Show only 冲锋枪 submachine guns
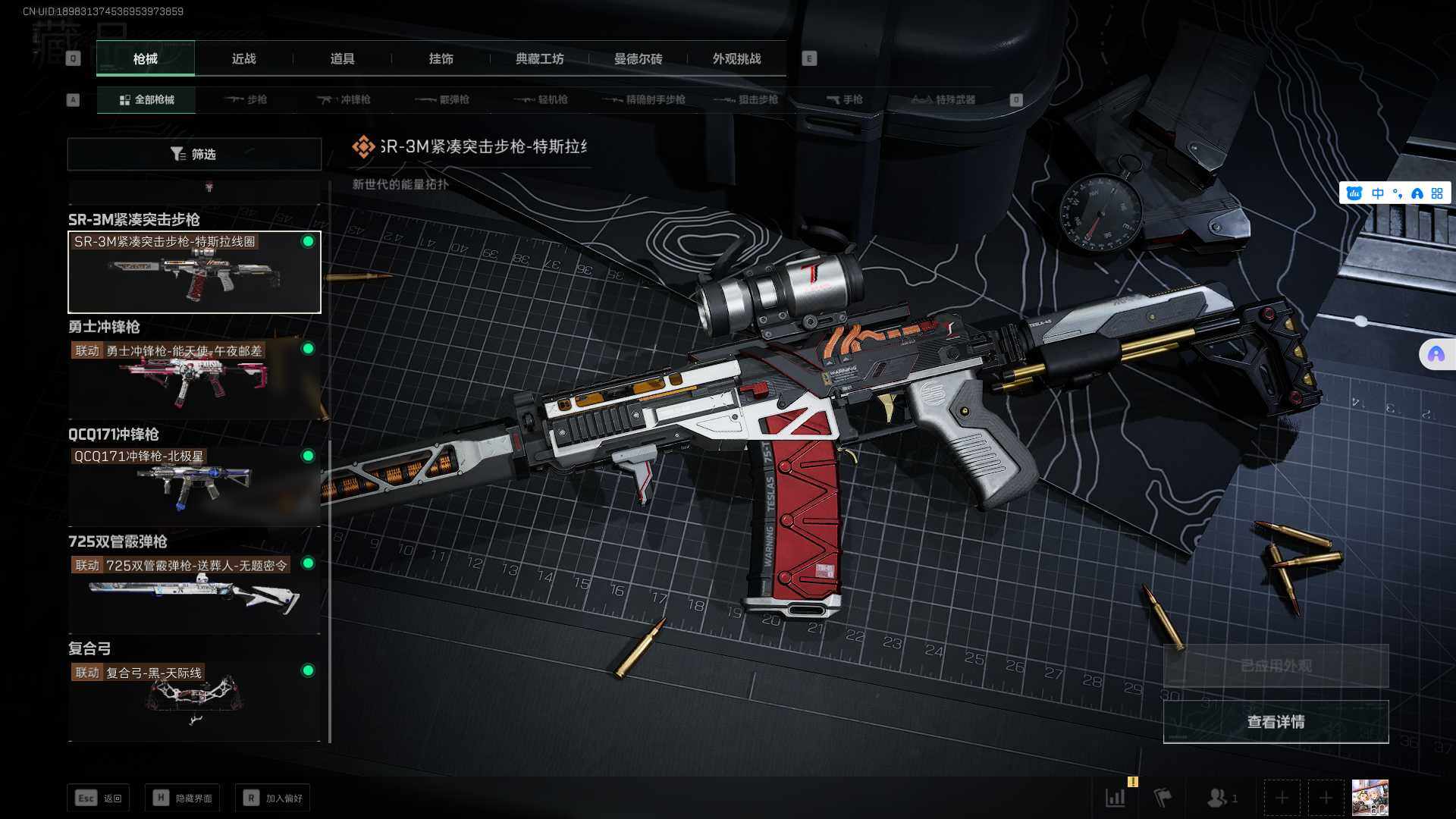1456x819 pixels. click(x=344, y=100)
